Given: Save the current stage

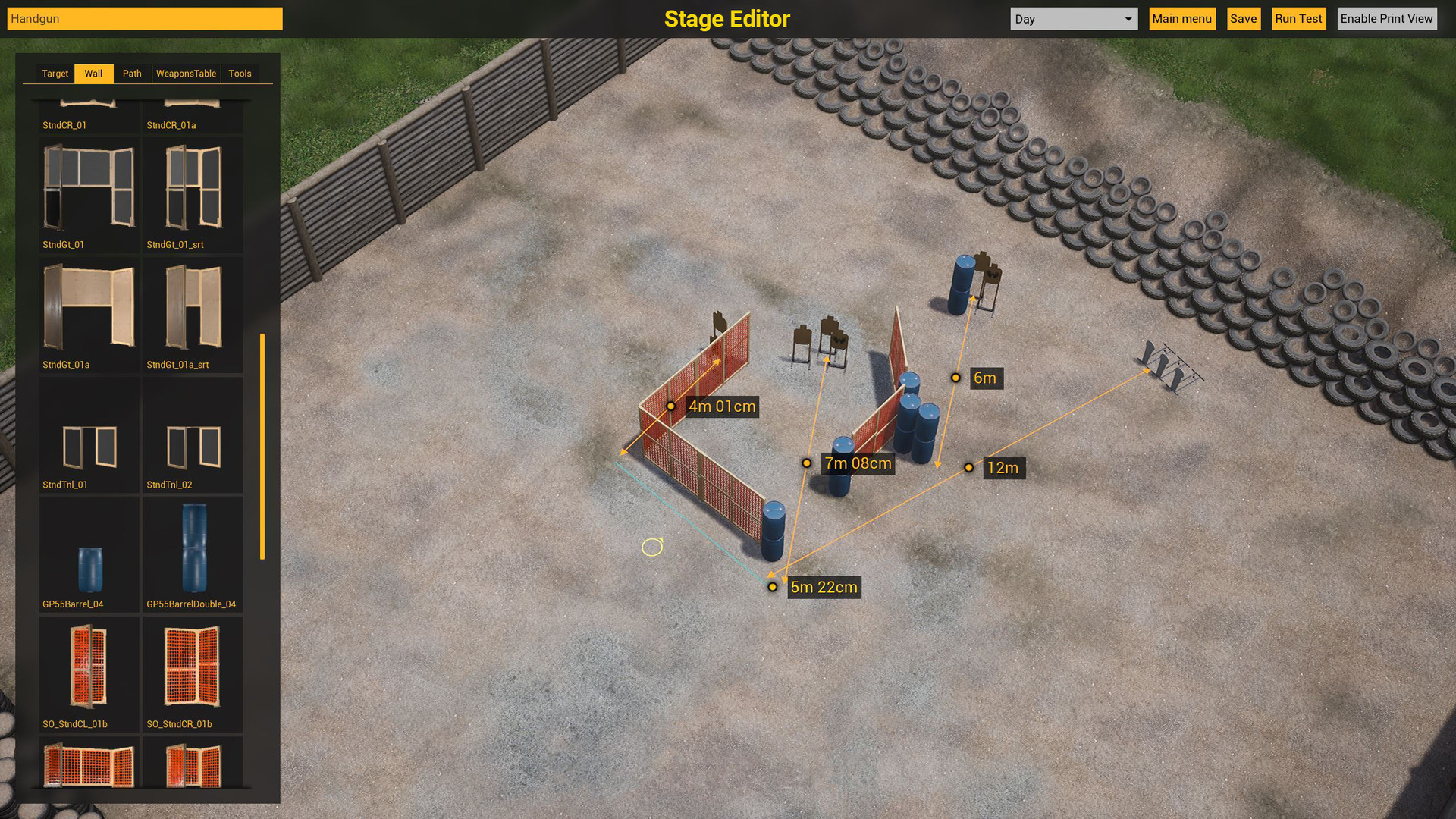Looking at the screenshot, I should (1243, 18).
